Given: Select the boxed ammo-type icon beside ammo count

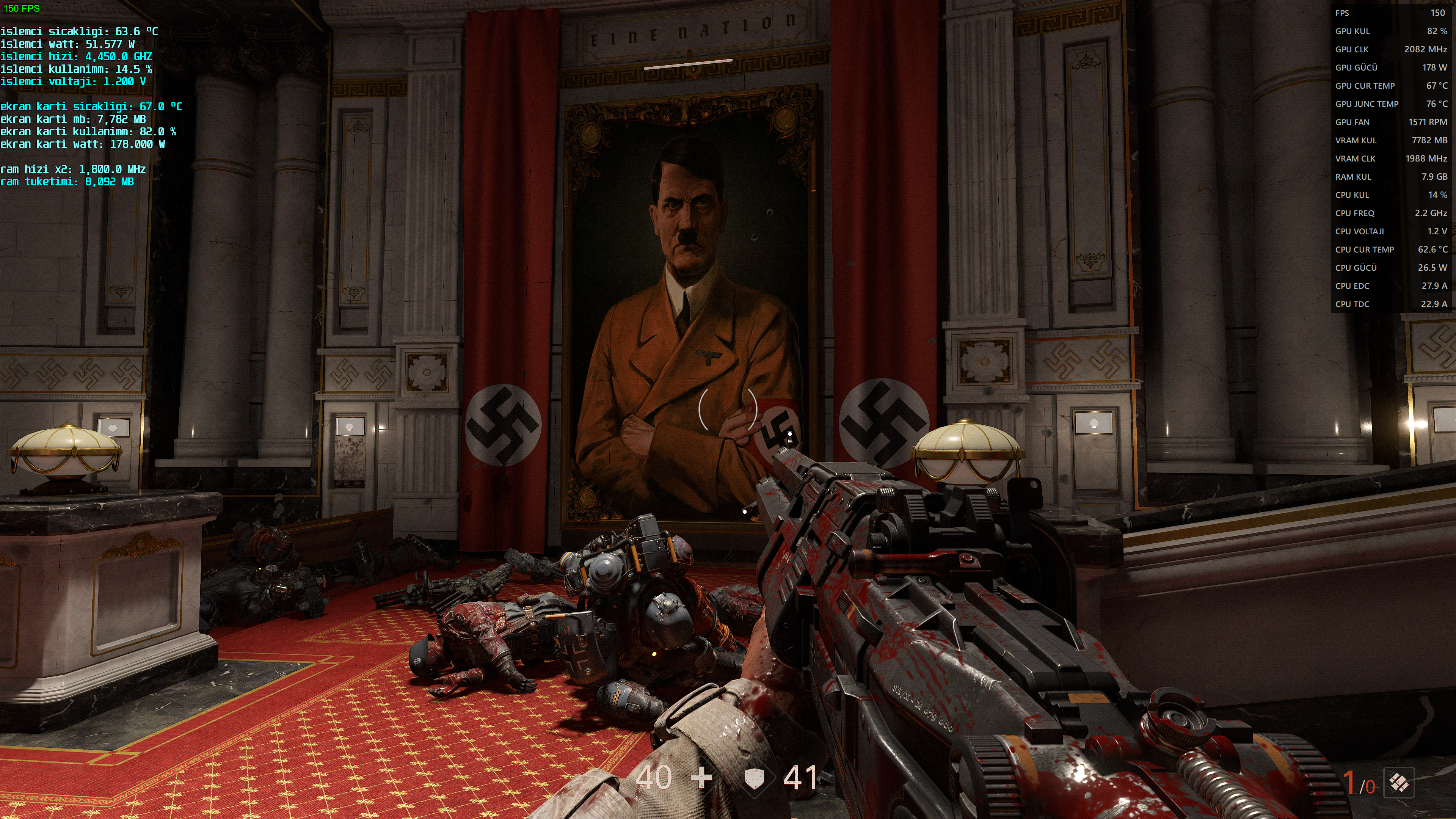Looking at the screenshot, I should pyautogui.click(x=1399, y=783).
